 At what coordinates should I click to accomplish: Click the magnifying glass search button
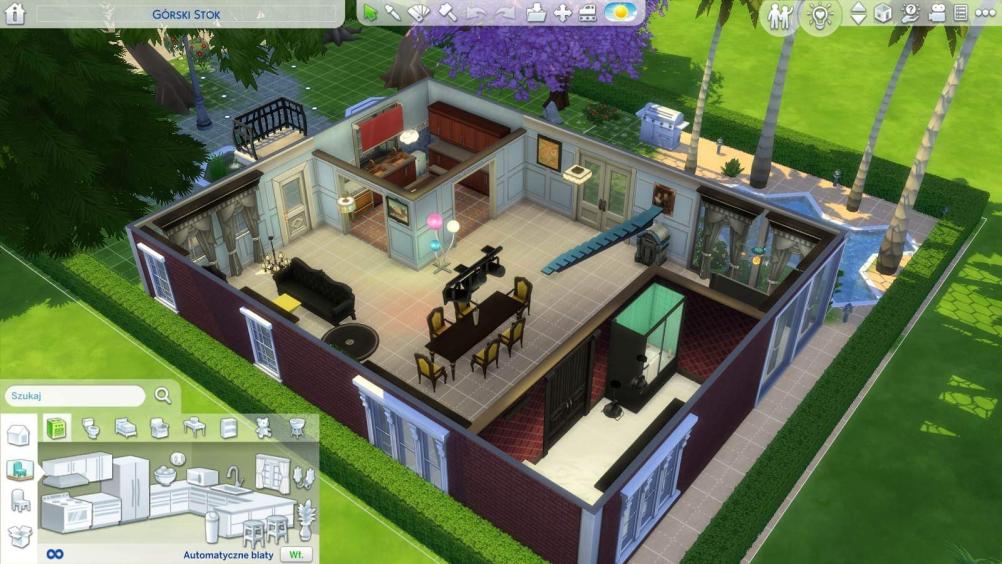pyautogui.click(x=163, y=396)
